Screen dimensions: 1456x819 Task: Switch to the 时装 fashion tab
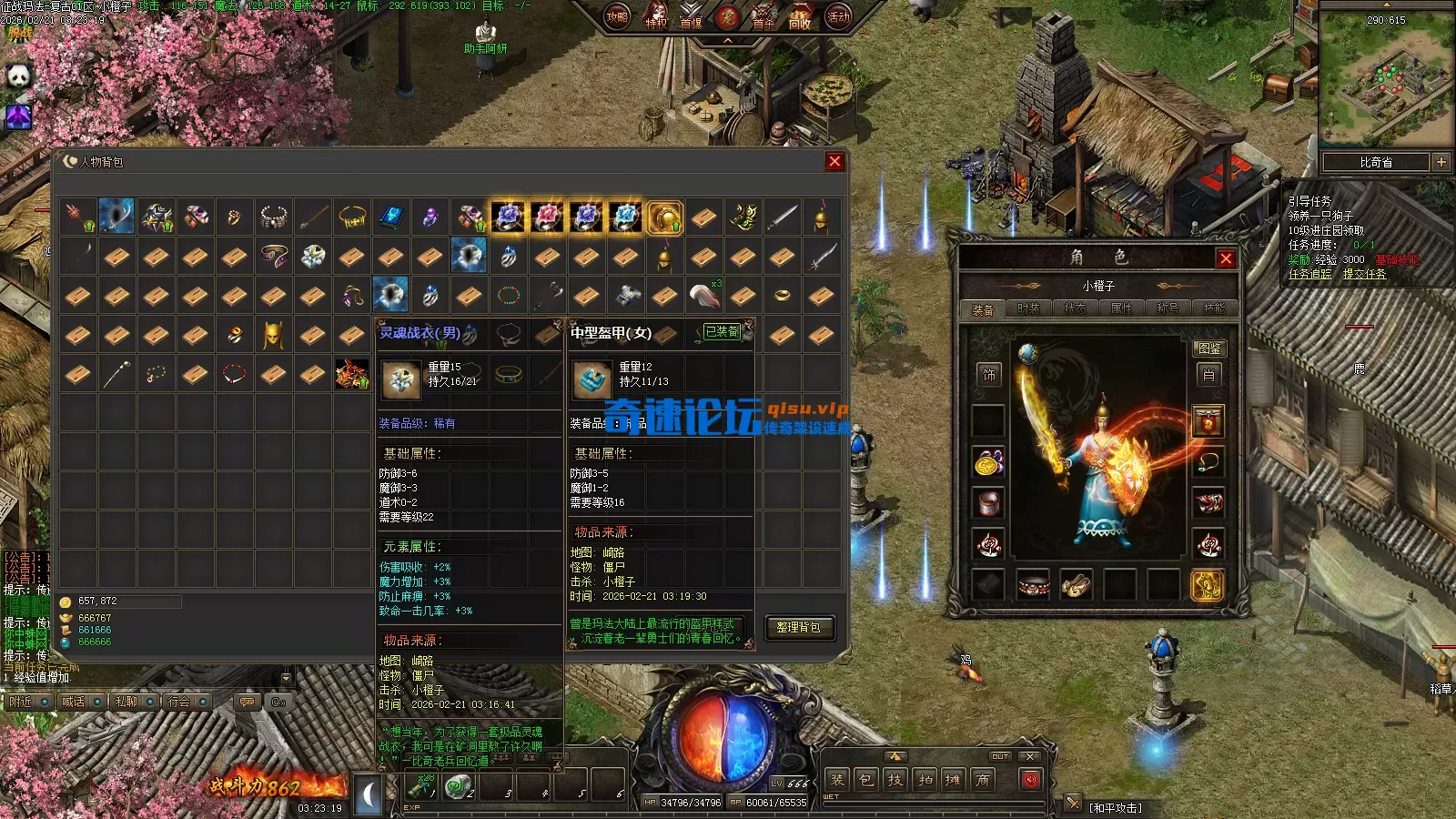[x=1028, y=308]
